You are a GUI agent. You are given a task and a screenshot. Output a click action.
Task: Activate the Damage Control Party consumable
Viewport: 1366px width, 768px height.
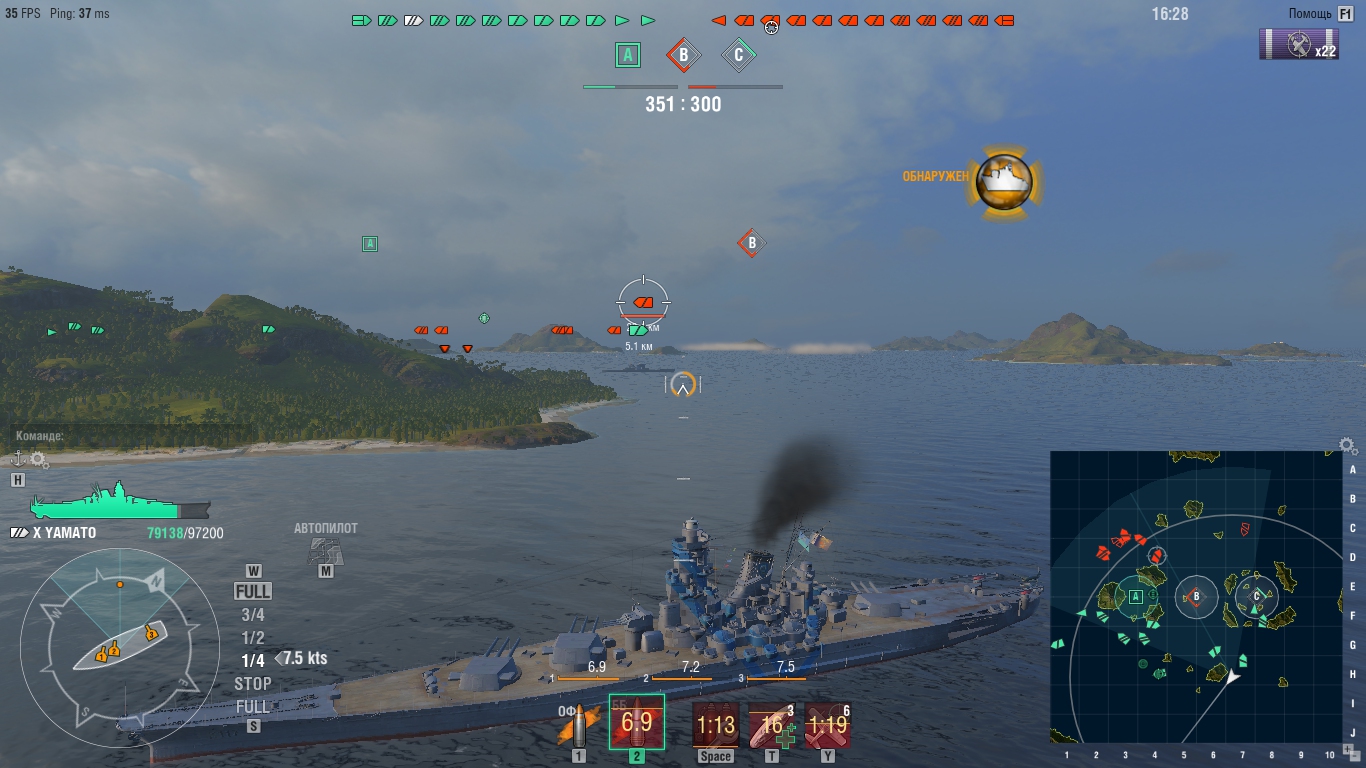[x=715, y=724]
